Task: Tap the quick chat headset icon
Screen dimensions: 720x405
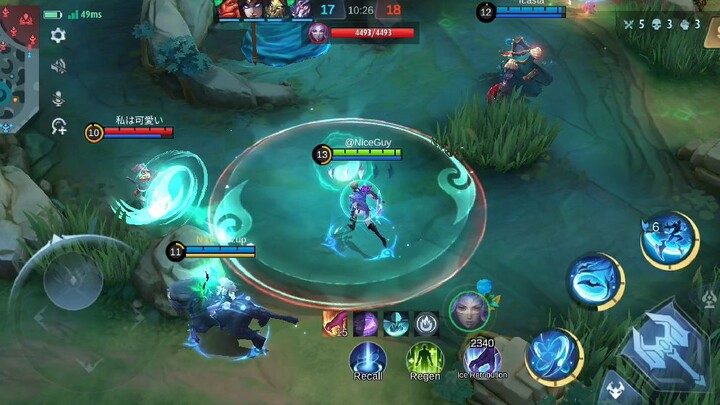Action: (58, 127)
